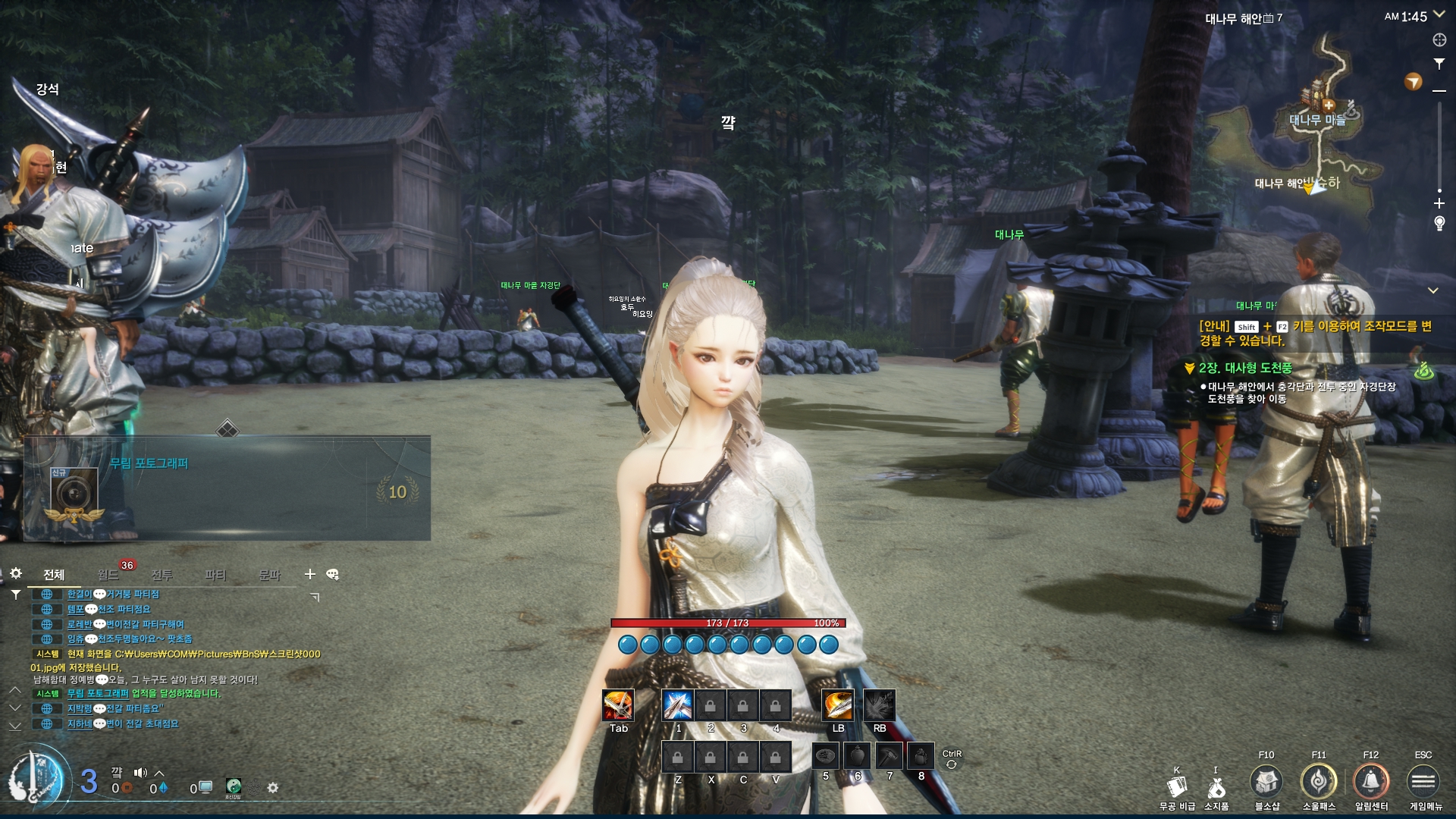Open the 알림센터 notification bell
Viewport: 1456px width, 819px height.
(x=1371, y=782)
